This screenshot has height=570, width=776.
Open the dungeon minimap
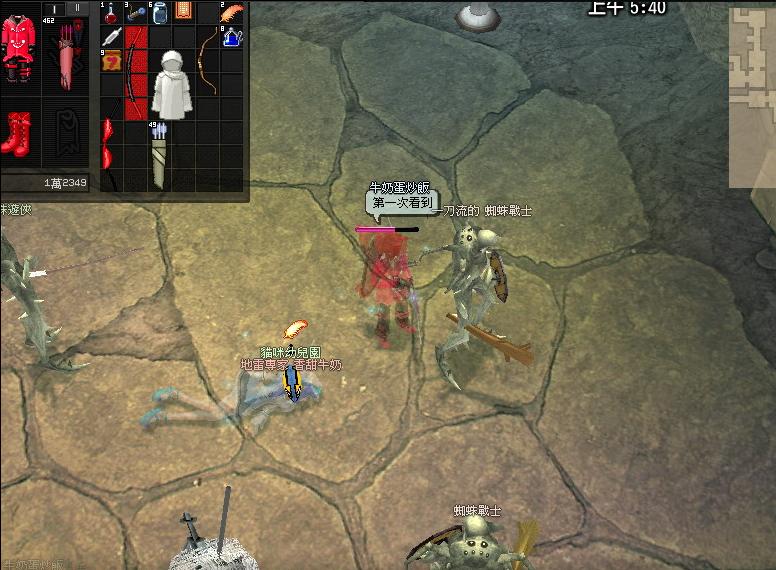[752, 96]
